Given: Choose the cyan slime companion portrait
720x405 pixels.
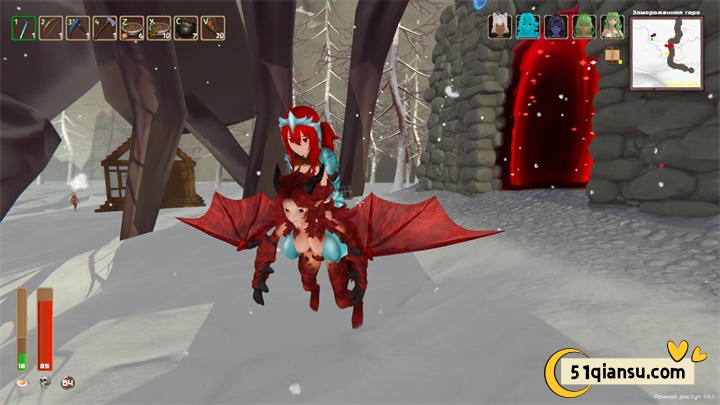Looking at the screenshot, I should [x=527, y=26].
